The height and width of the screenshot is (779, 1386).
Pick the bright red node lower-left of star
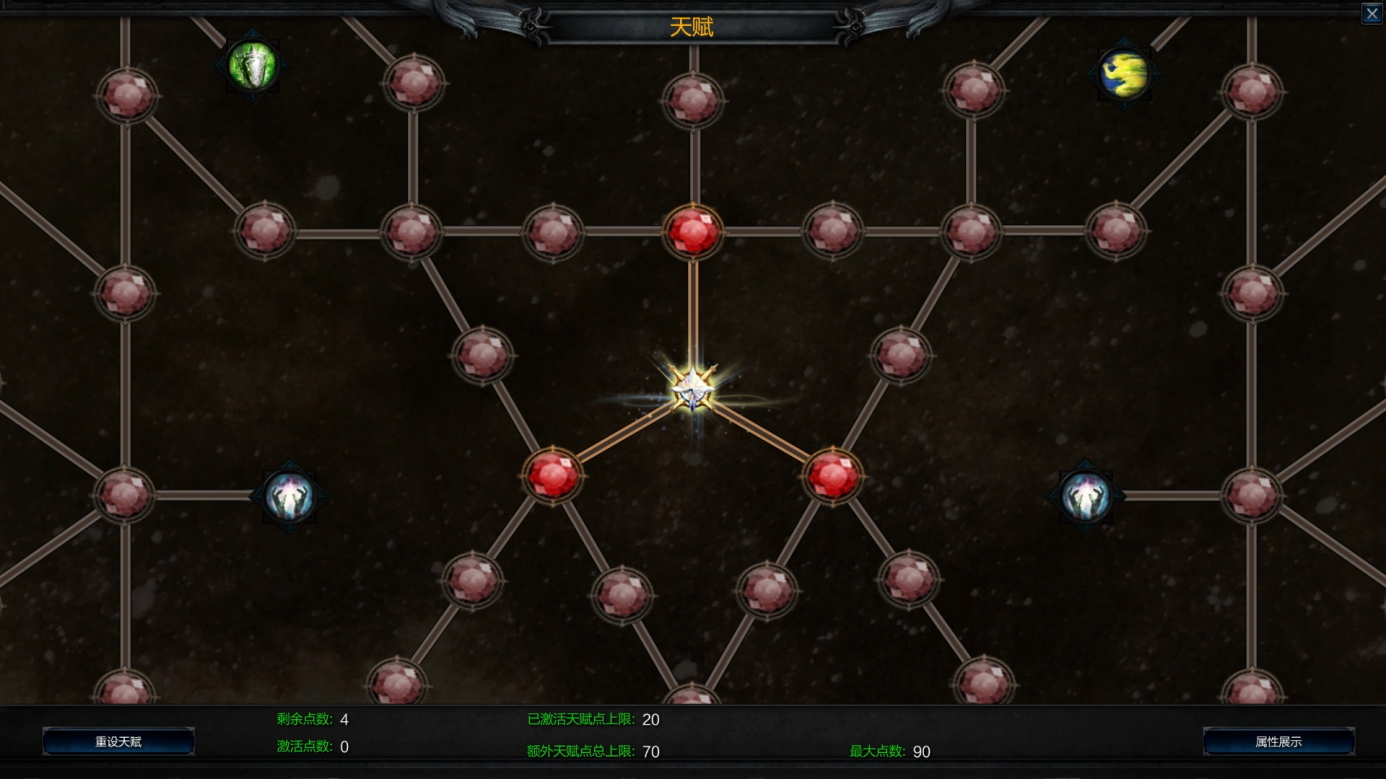(x=553, y=475)
